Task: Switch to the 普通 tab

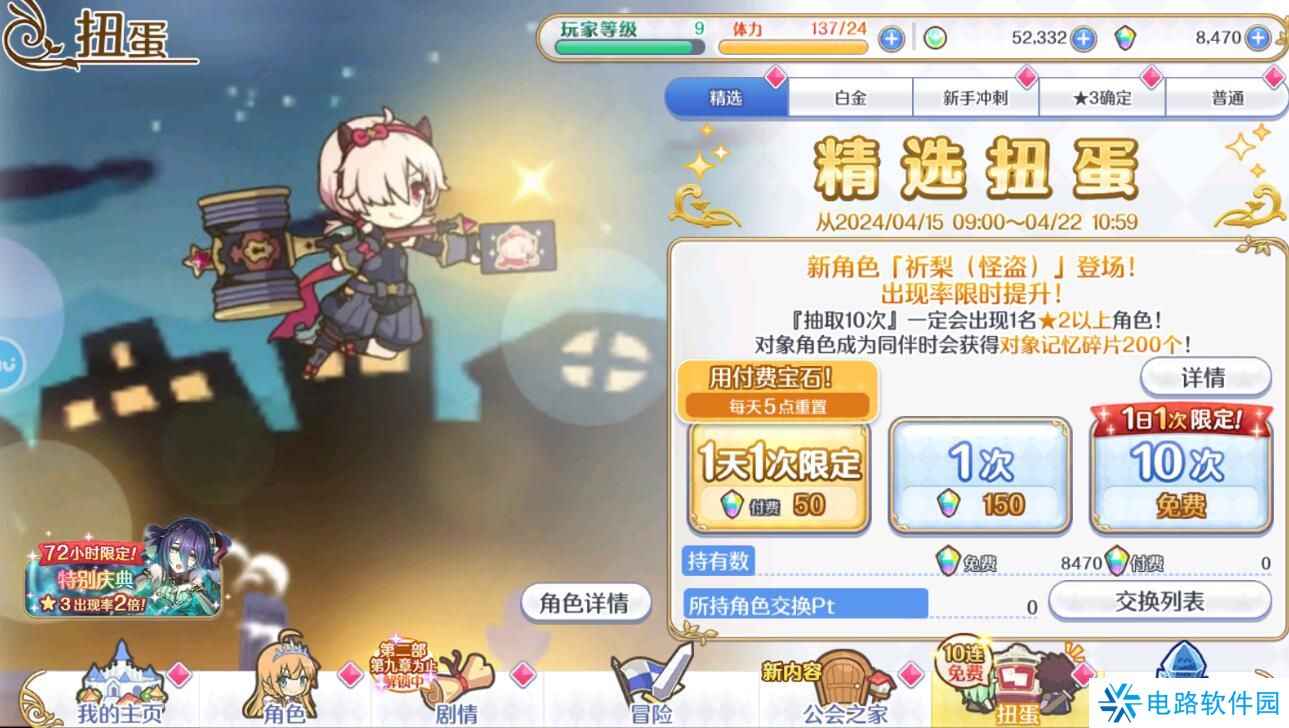Action: [1227, 97]
